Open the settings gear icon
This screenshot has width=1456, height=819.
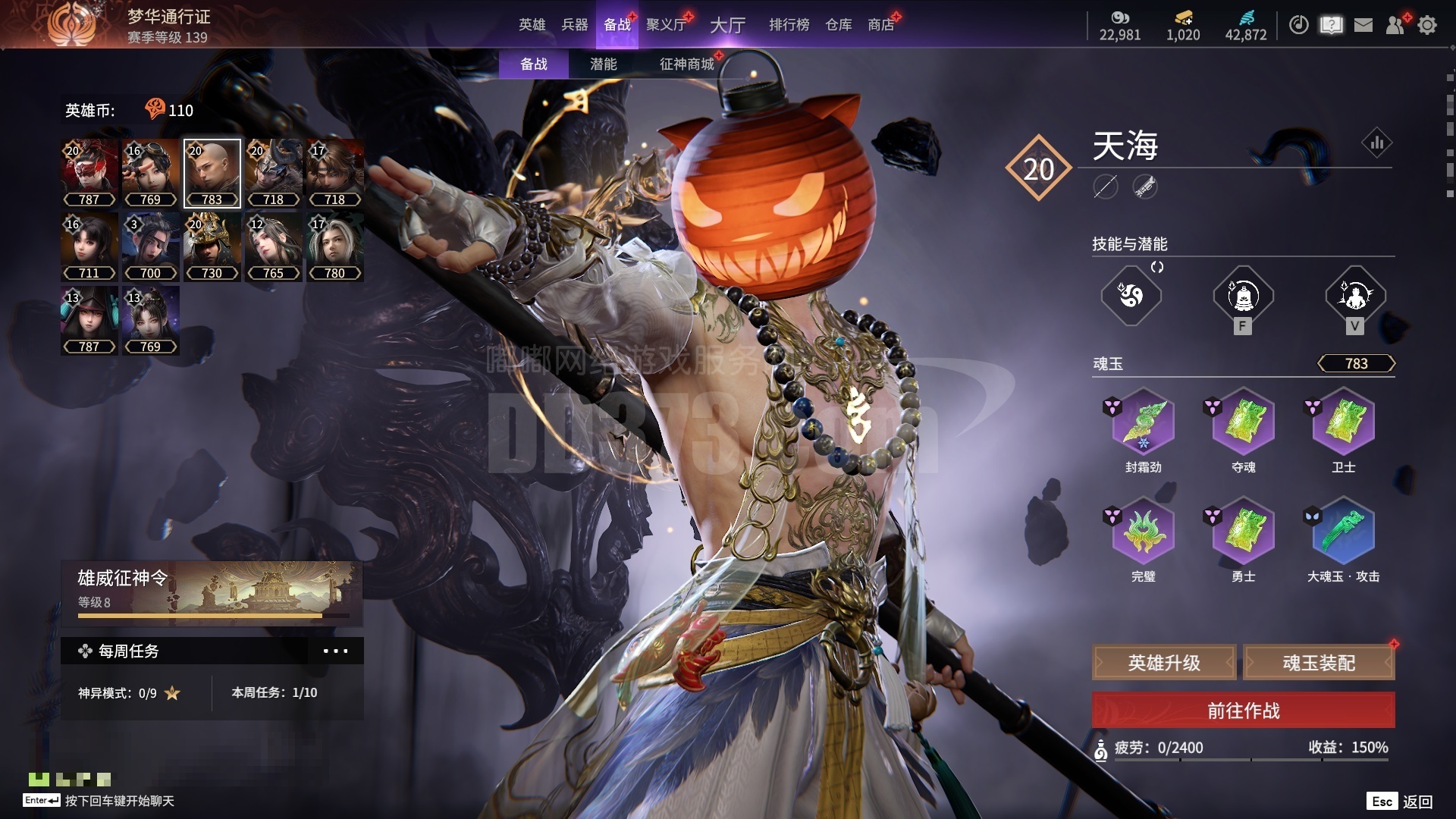pos(1427,25)
